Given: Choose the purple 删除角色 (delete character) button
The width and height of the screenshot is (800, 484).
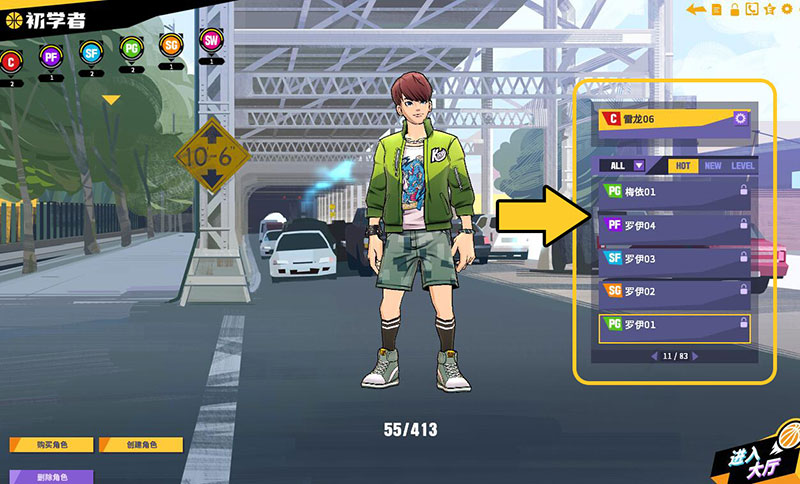Looking at the screenshot, I should pos(51,476).
